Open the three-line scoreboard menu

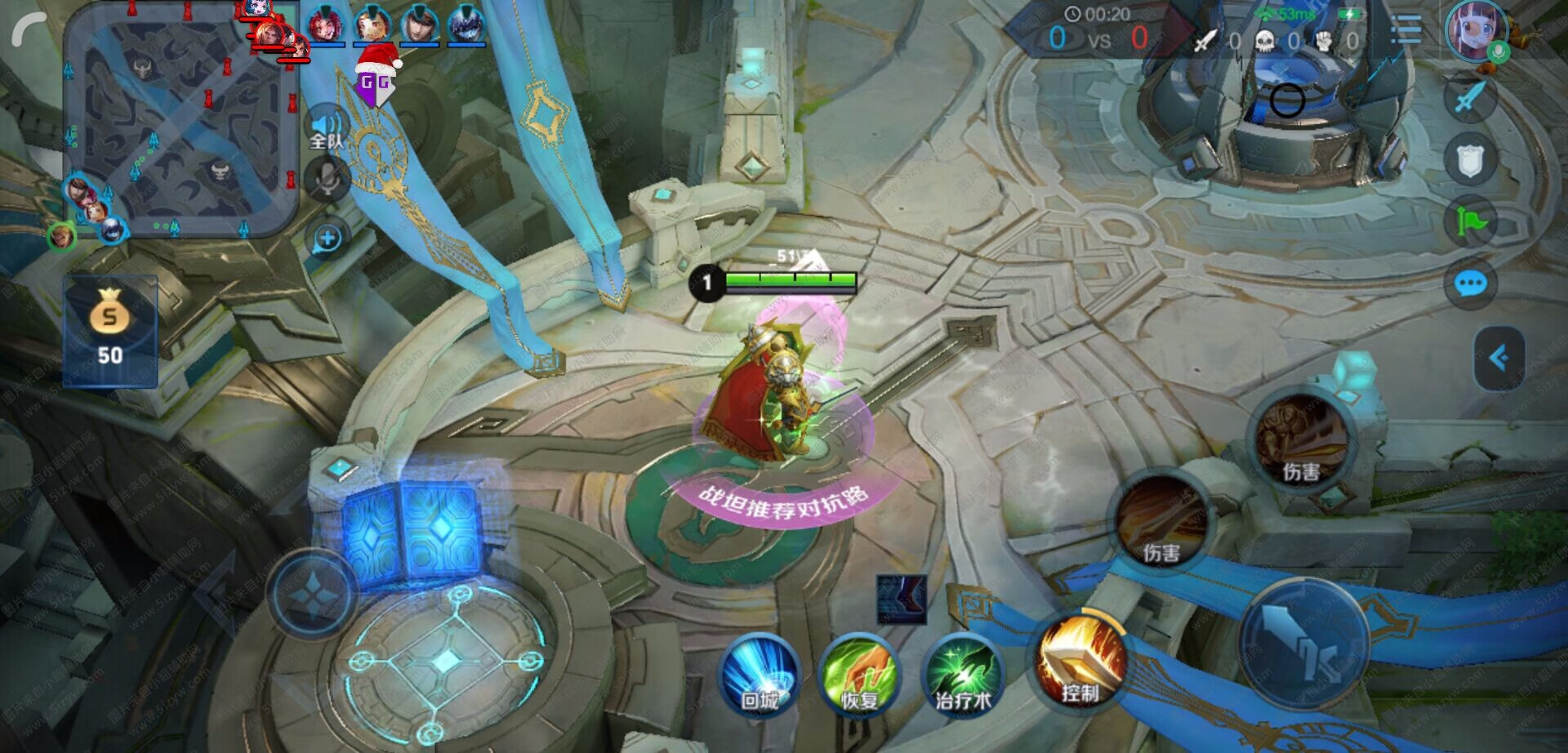1406,31
